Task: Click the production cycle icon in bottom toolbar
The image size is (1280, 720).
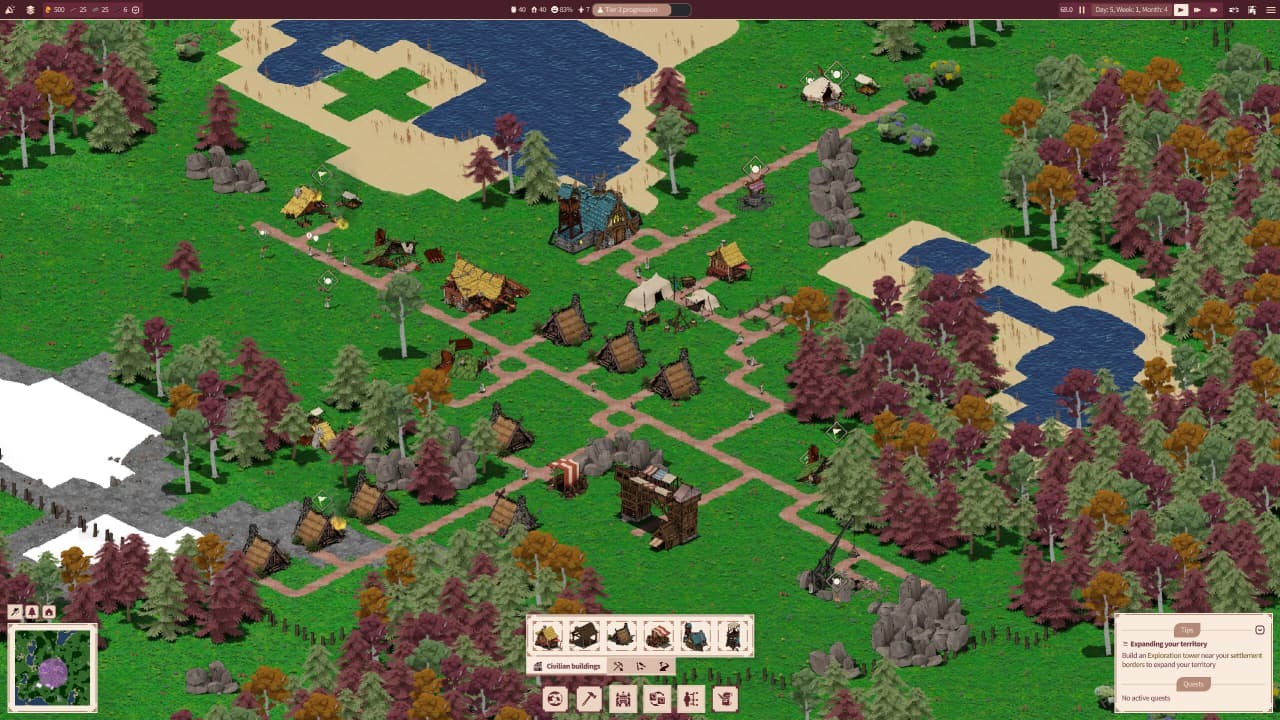Action: [556, 698]
